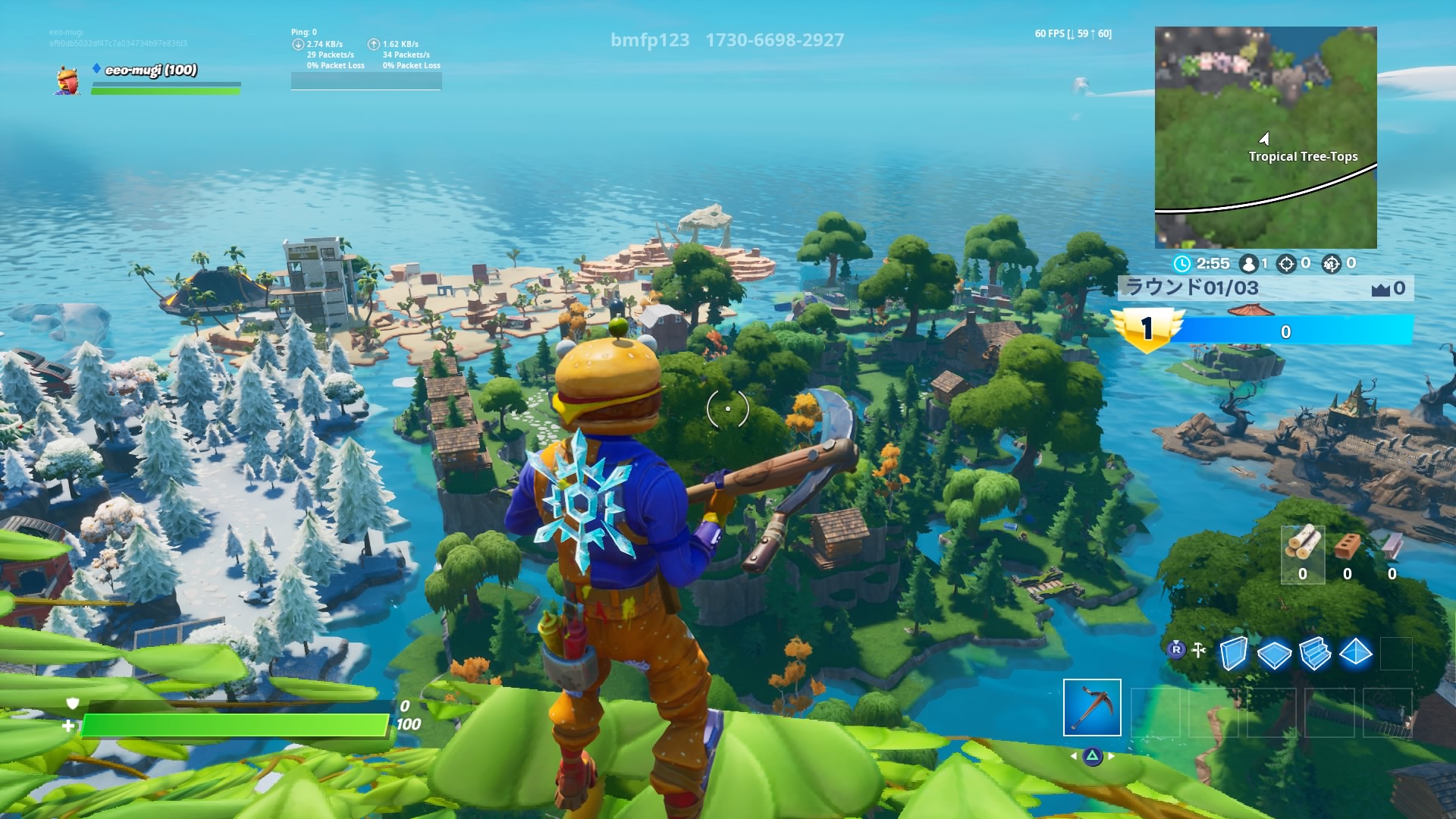Choose the wall building piece
The width and height of the screenshot is (1456, 819).
[1233, 653]
